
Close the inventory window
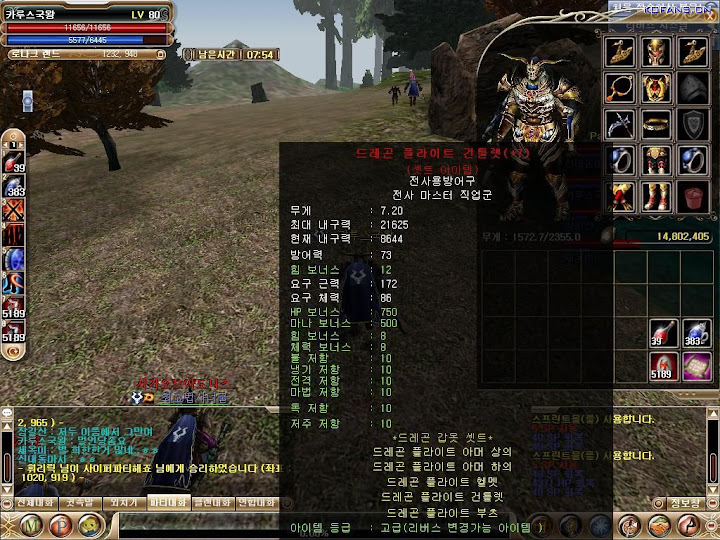coord(711,17)
